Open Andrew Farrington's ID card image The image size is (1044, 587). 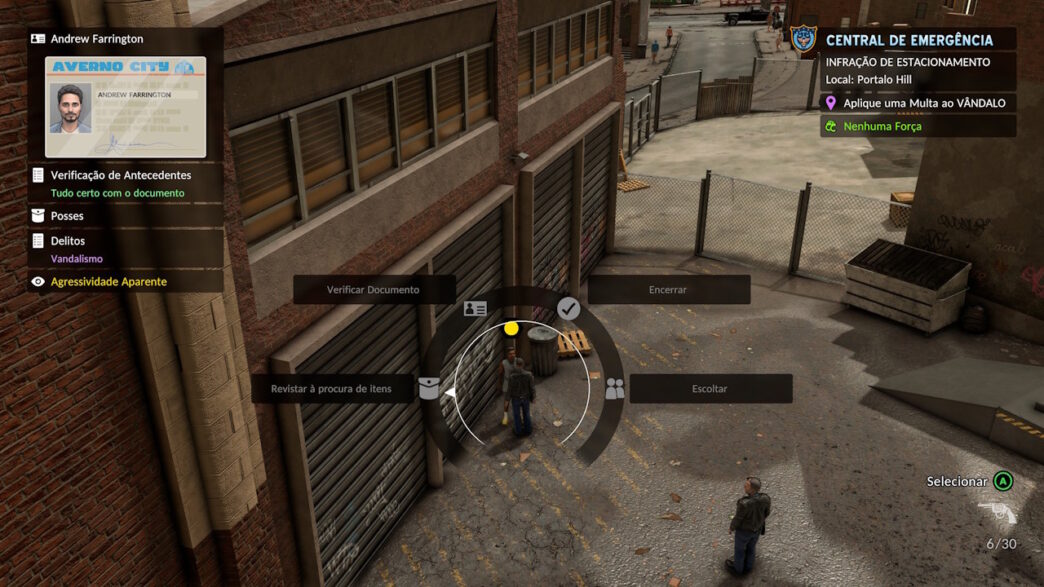tap(125, 107)
